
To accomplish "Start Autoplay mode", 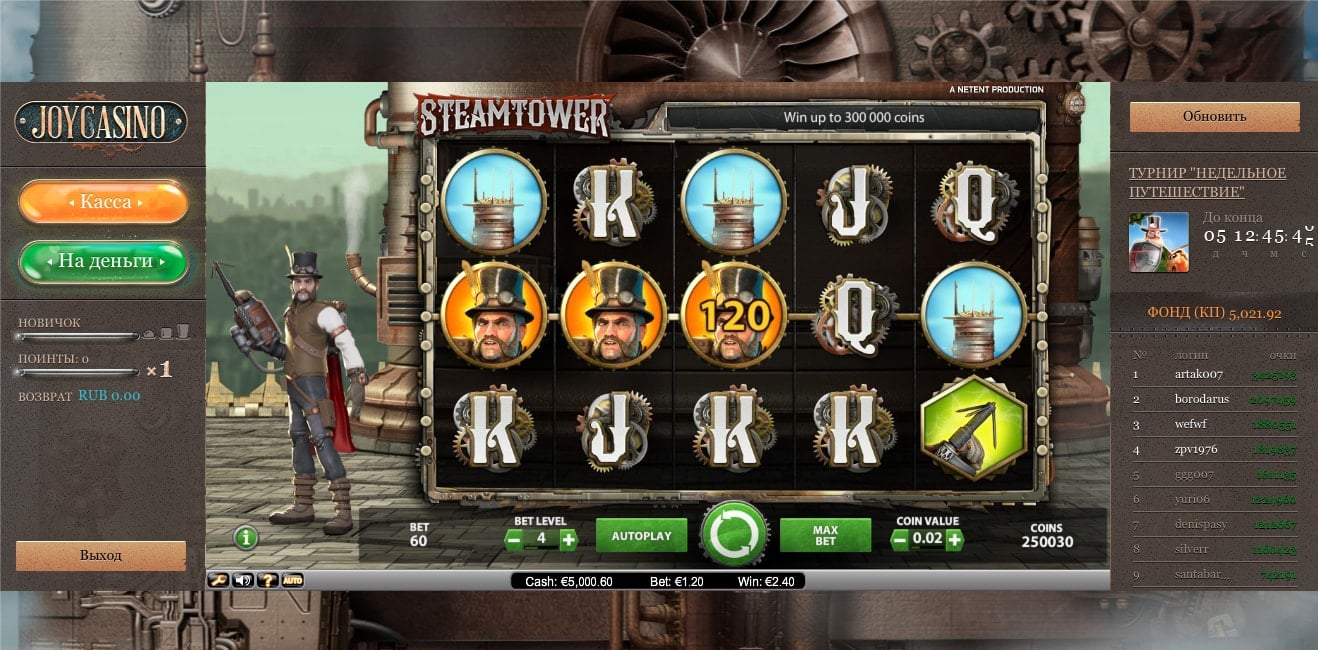I will [641, 536].
